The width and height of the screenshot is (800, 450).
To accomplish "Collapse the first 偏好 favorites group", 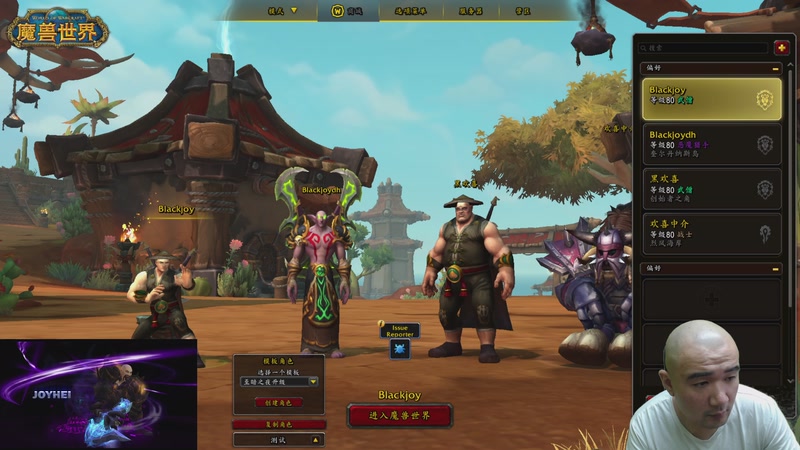I will [x=776, y=68].
